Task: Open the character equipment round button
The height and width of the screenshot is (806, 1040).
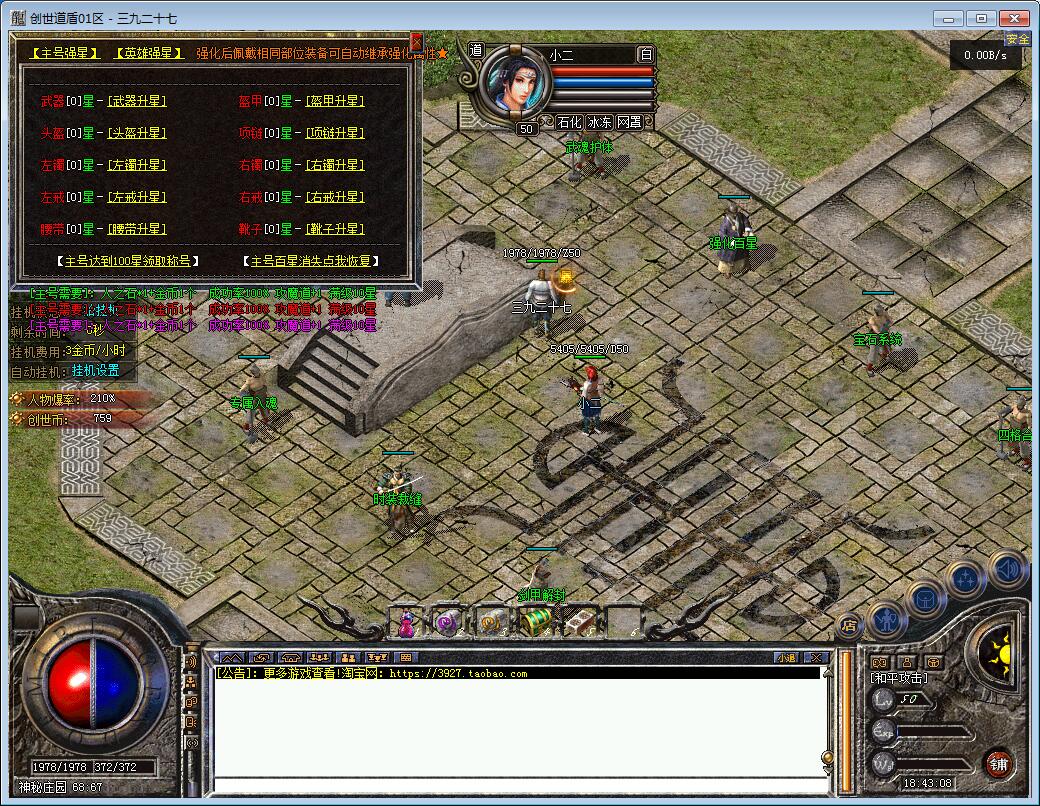Action: [x=886, y=619]
